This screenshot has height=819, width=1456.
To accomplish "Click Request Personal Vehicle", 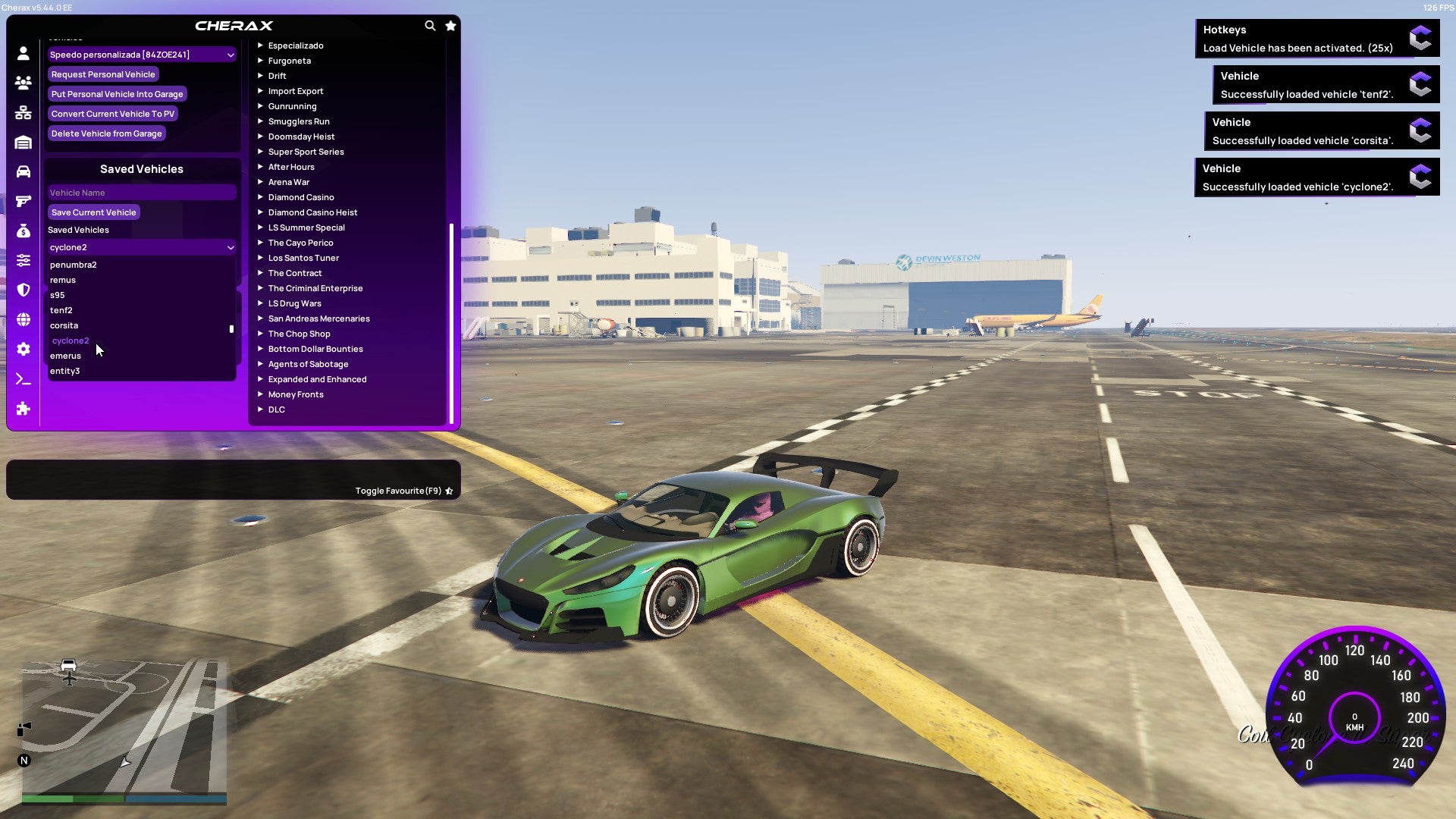I will point(103,74).
